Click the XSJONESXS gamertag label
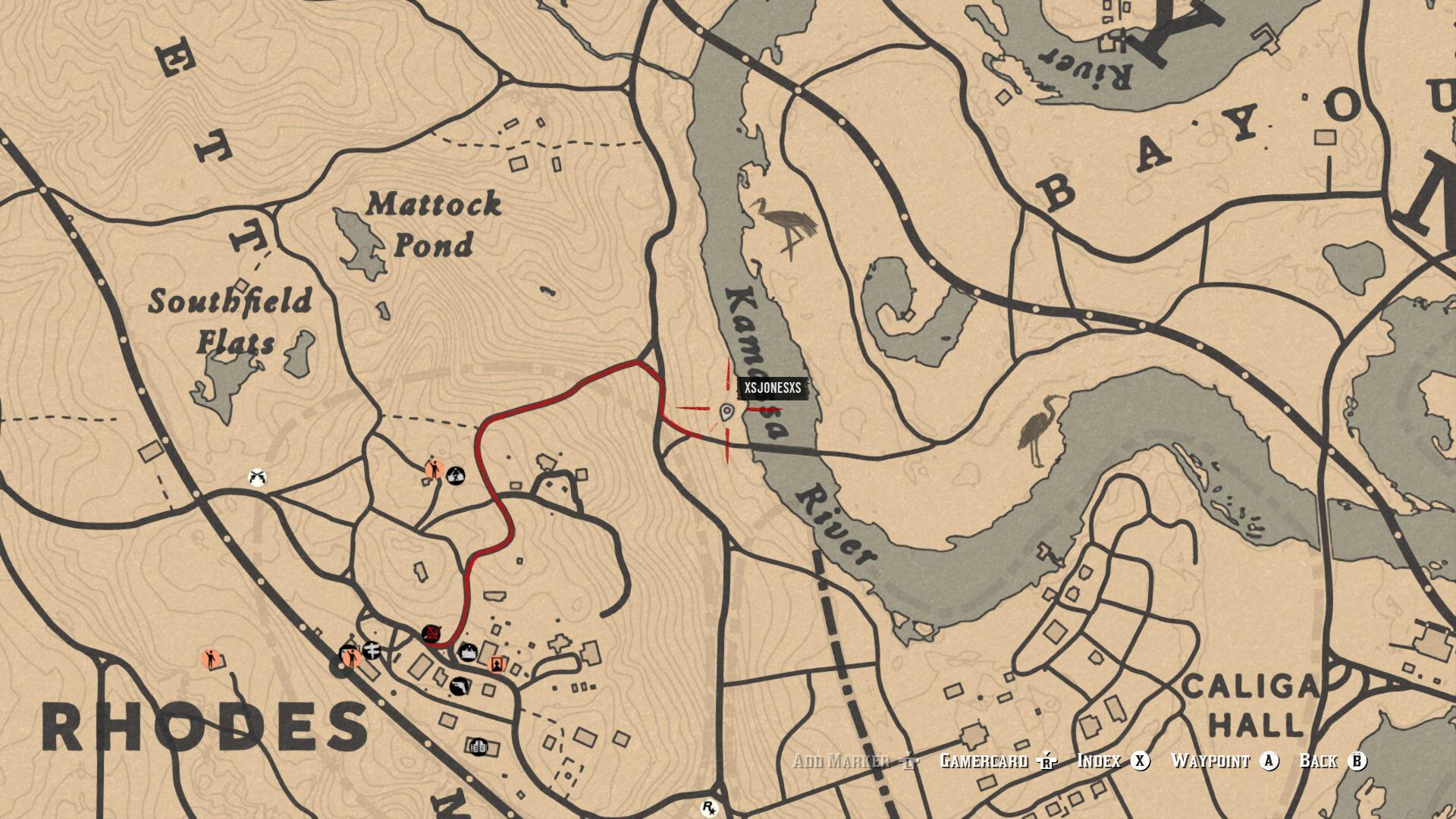1456x819 pixels. click(x=773, y=390)
